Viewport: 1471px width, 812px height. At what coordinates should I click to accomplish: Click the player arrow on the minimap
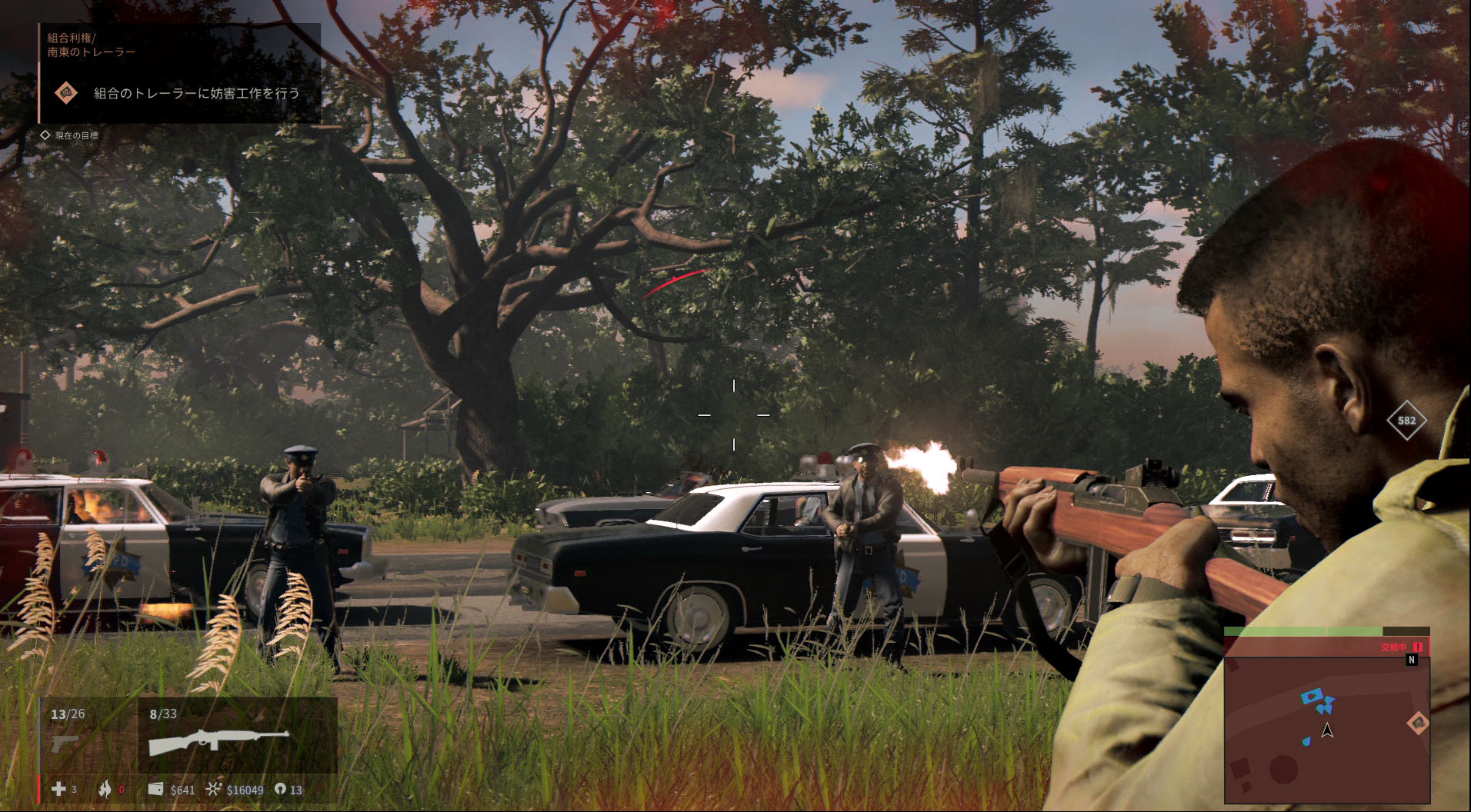pyautogui.click(x=1327, y=730)
